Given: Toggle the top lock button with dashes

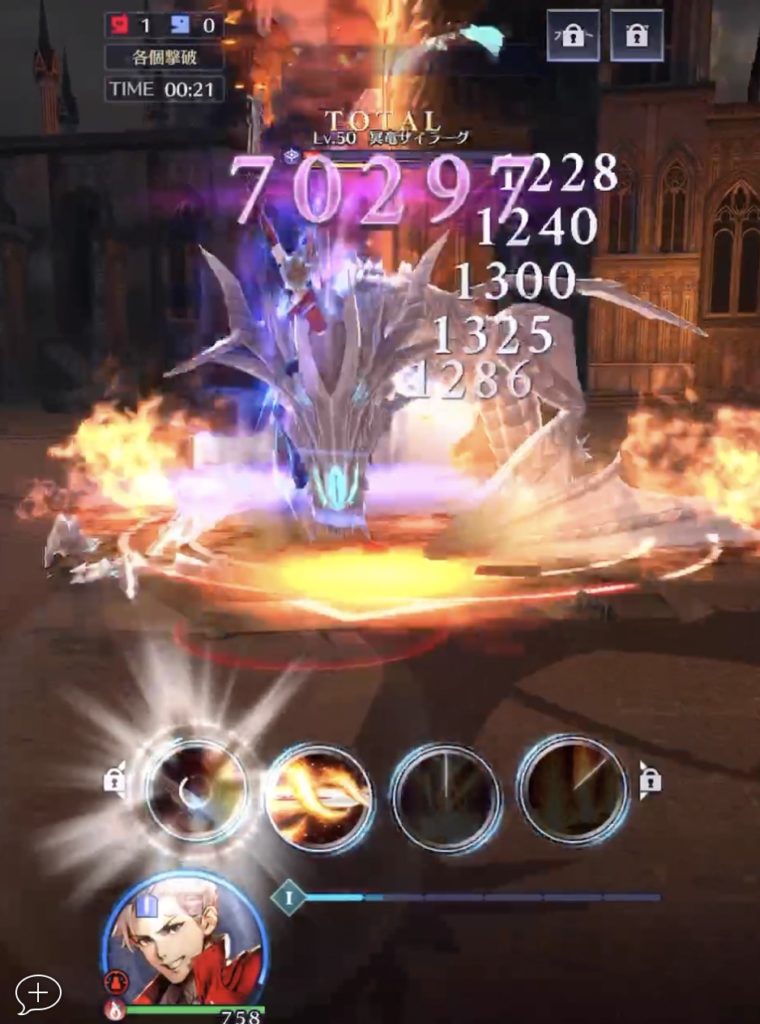Looking at the screenshot, I should pos(573,36).
